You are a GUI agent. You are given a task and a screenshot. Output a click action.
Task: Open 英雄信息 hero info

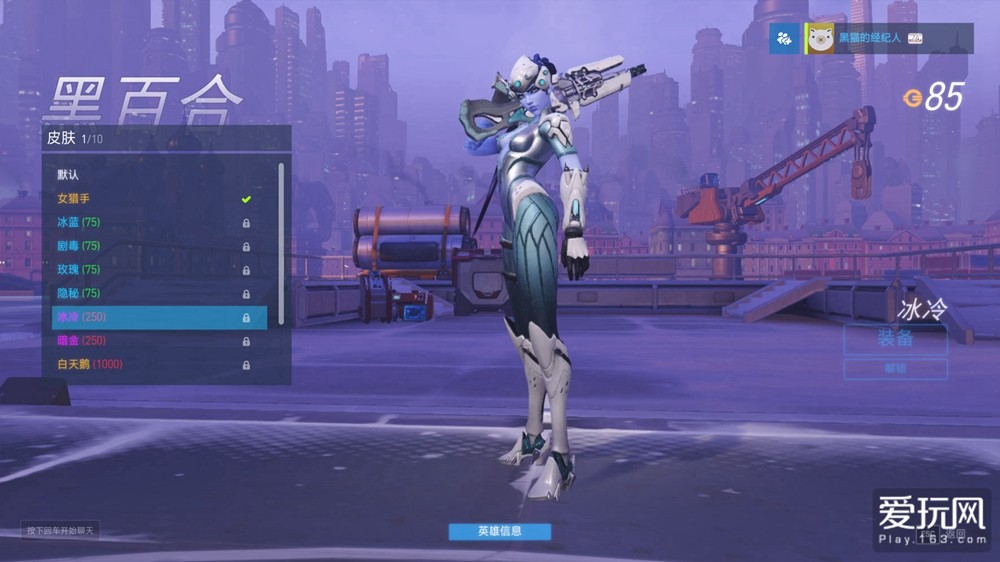click(x=499, y=531)
